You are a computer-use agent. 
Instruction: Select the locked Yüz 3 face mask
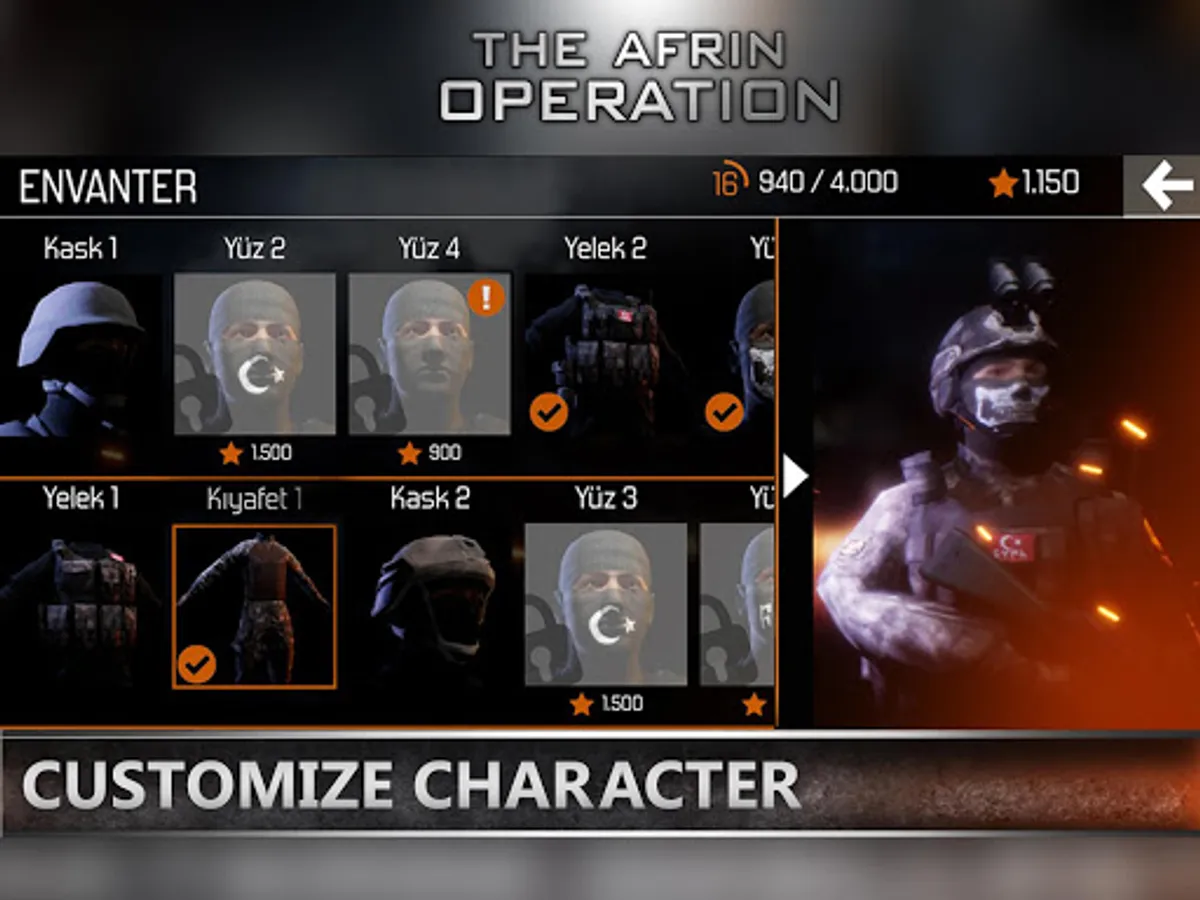tap(605, 604)
